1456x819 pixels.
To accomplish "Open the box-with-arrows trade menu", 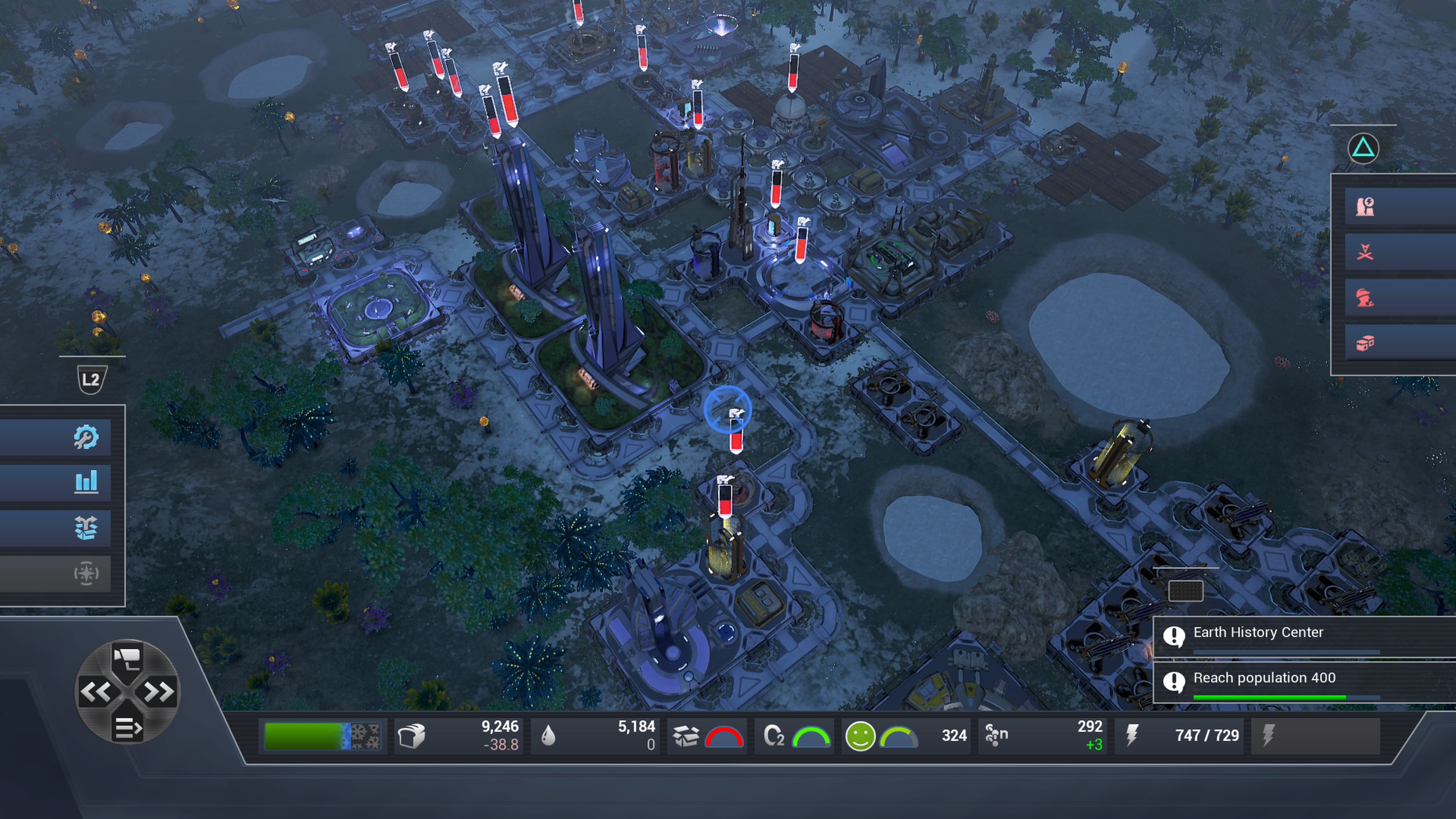I will click(x=86, y=528).
